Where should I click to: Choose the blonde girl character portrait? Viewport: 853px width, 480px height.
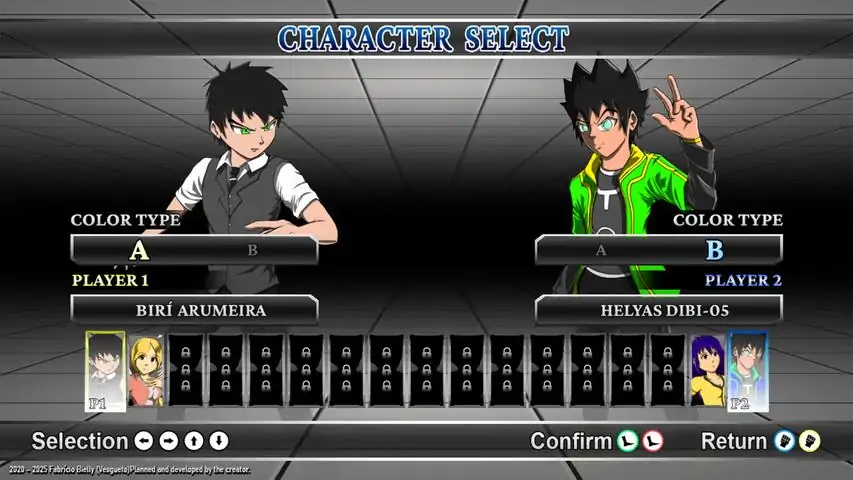146,370
